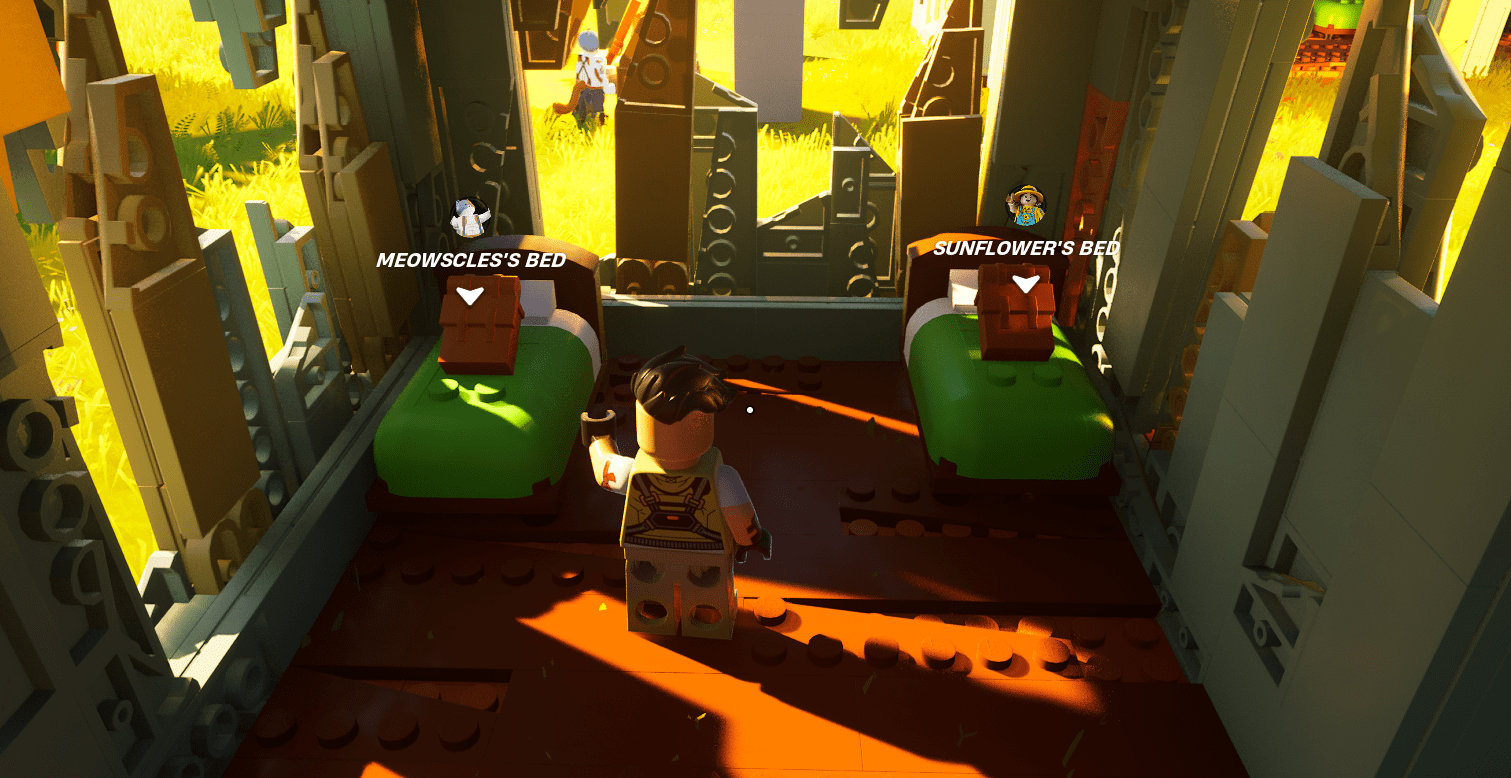Select the SUNFLOWER'S BED text label
The width and height of the screenshot is (1511, 778).
point(1027,249)
